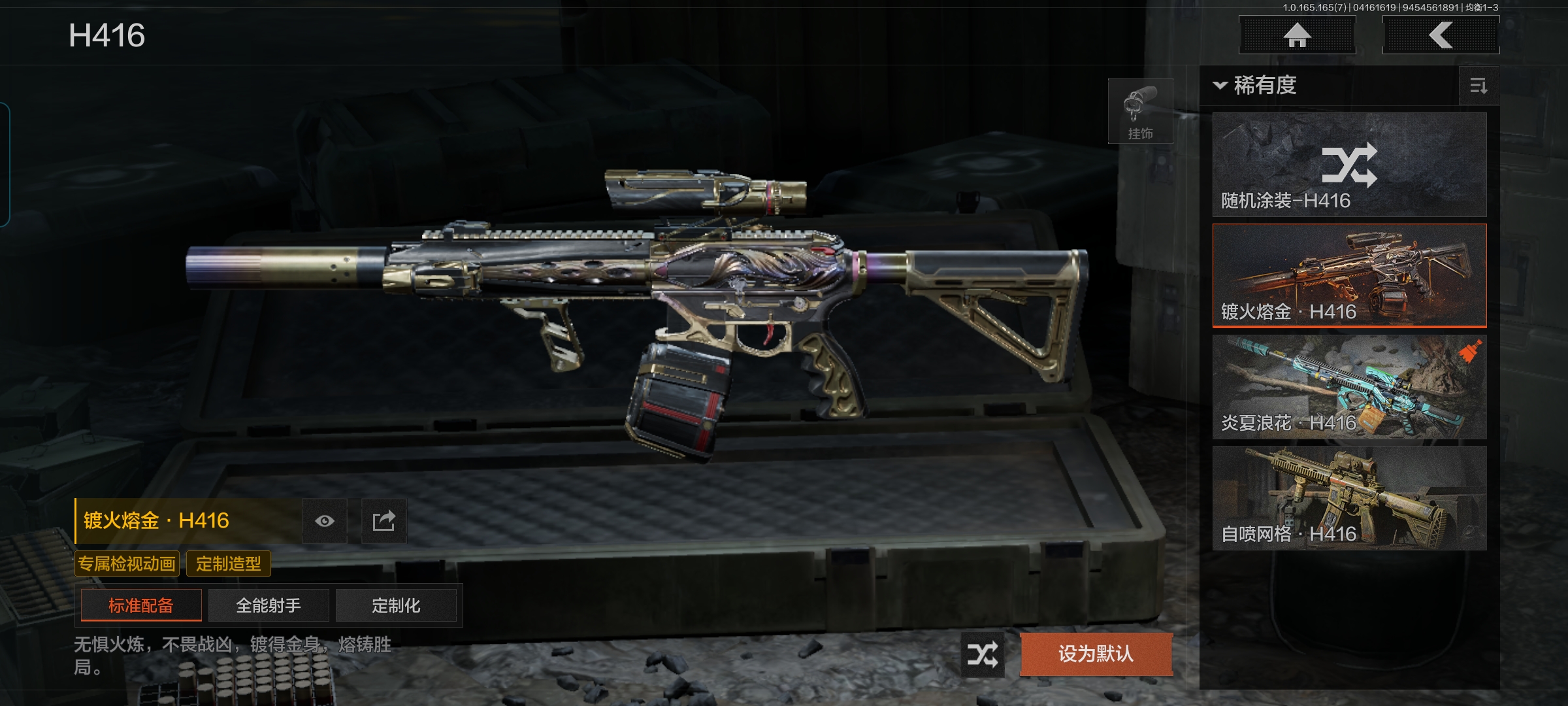Toggle the sort order icon

pos(1478,86)
